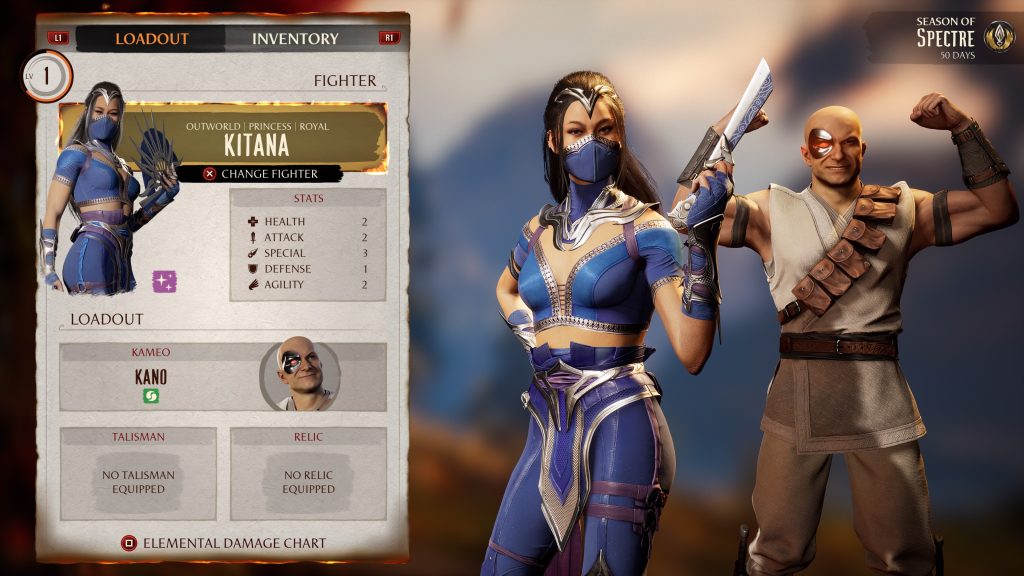Select the Loadout tab

[151, 39]
